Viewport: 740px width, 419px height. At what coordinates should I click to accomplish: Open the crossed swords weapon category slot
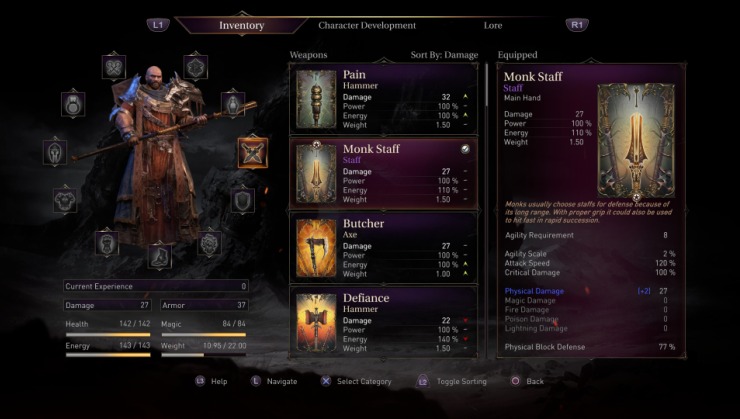[x=252, y=153]
